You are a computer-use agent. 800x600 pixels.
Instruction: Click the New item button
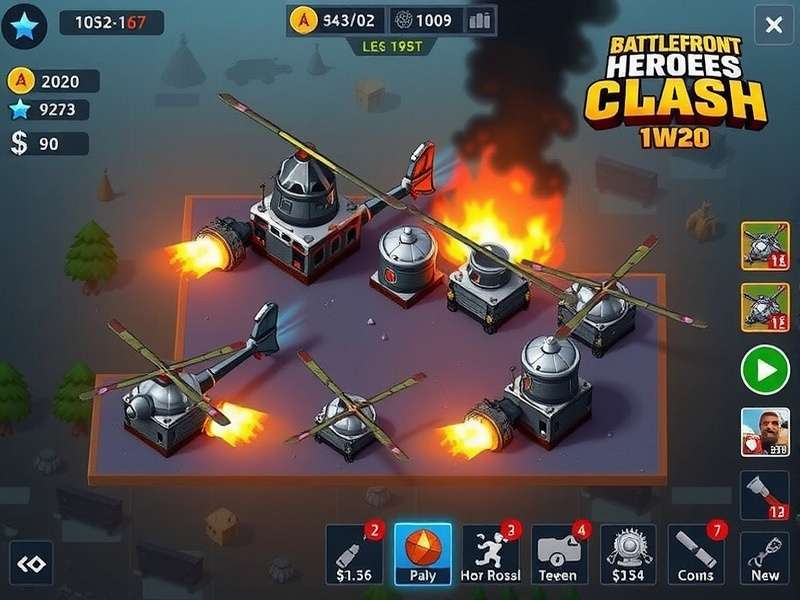[765, 558]
